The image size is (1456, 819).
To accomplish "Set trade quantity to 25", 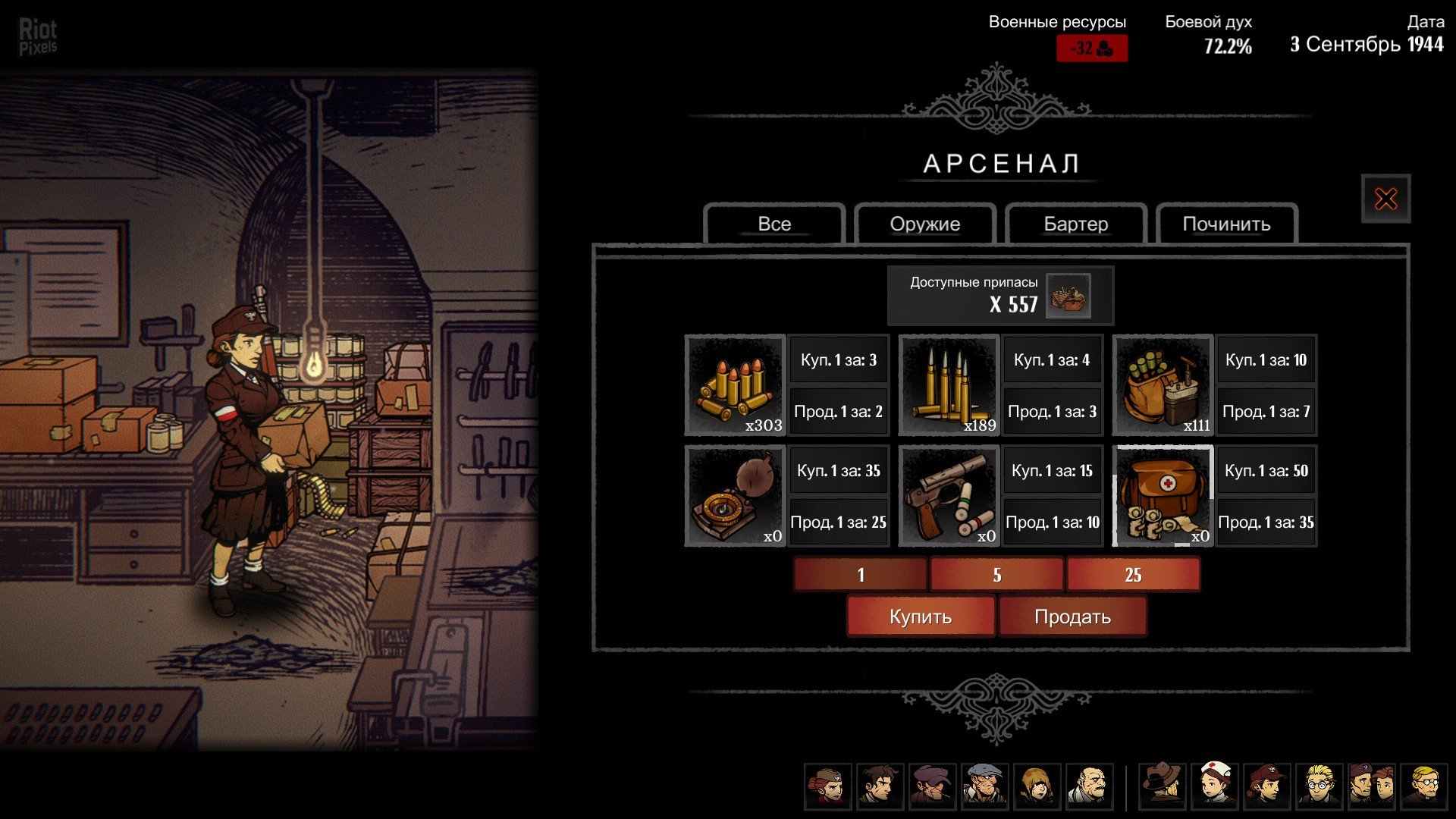I will point(1133,575).
